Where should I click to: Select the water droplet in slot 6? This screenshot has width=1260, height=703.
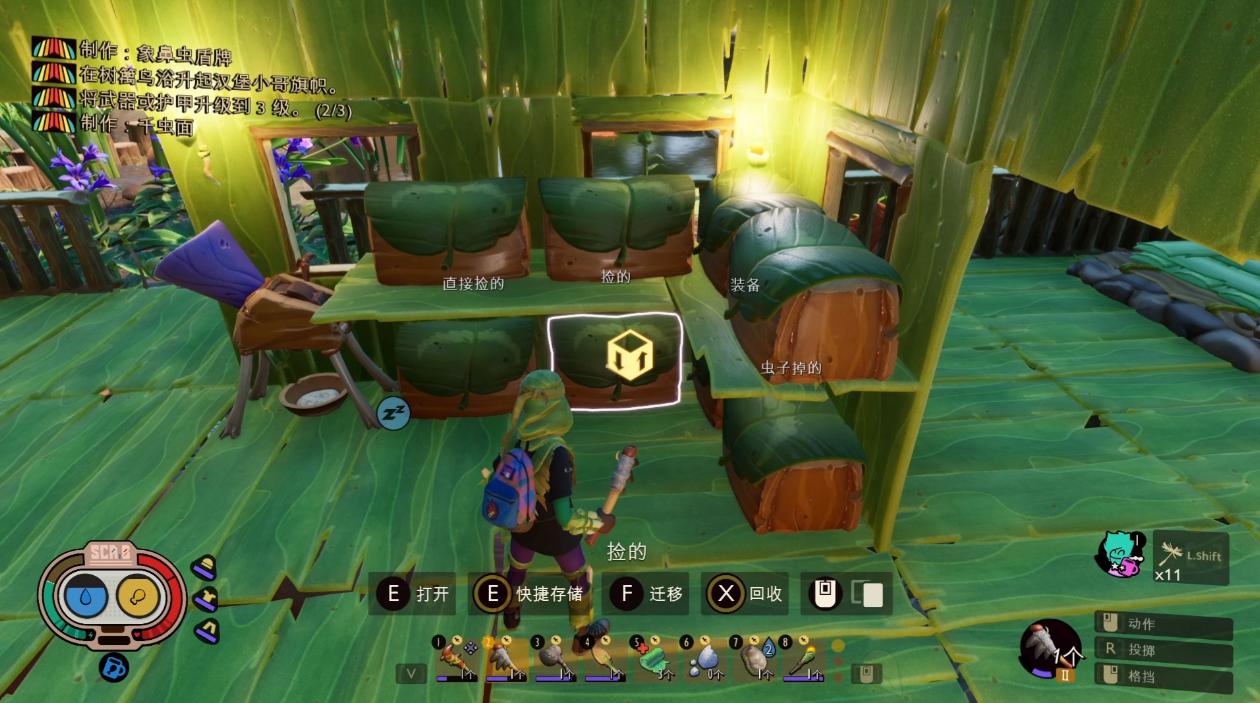coord(703,660)
